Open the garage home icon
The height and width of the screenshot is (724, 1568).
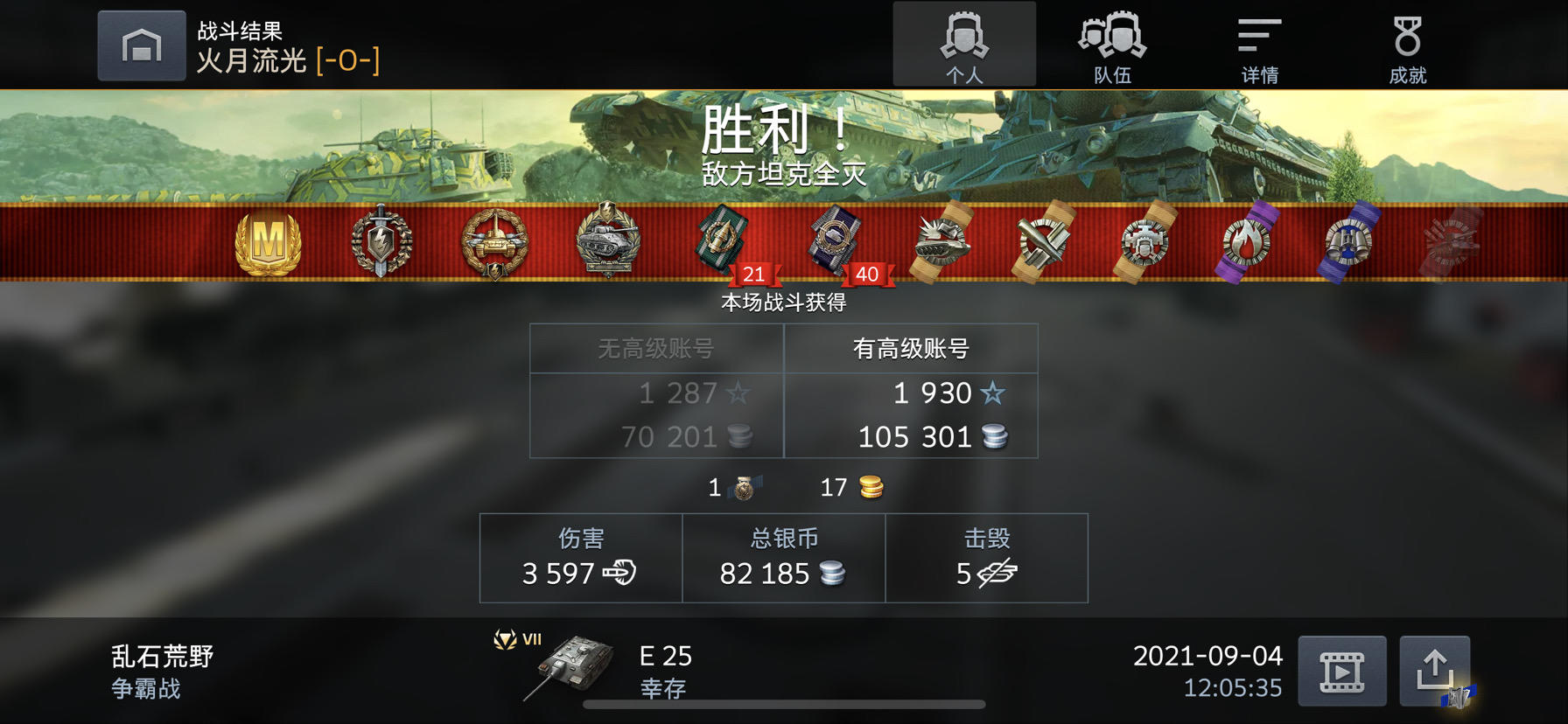click(x=141, y=45)
